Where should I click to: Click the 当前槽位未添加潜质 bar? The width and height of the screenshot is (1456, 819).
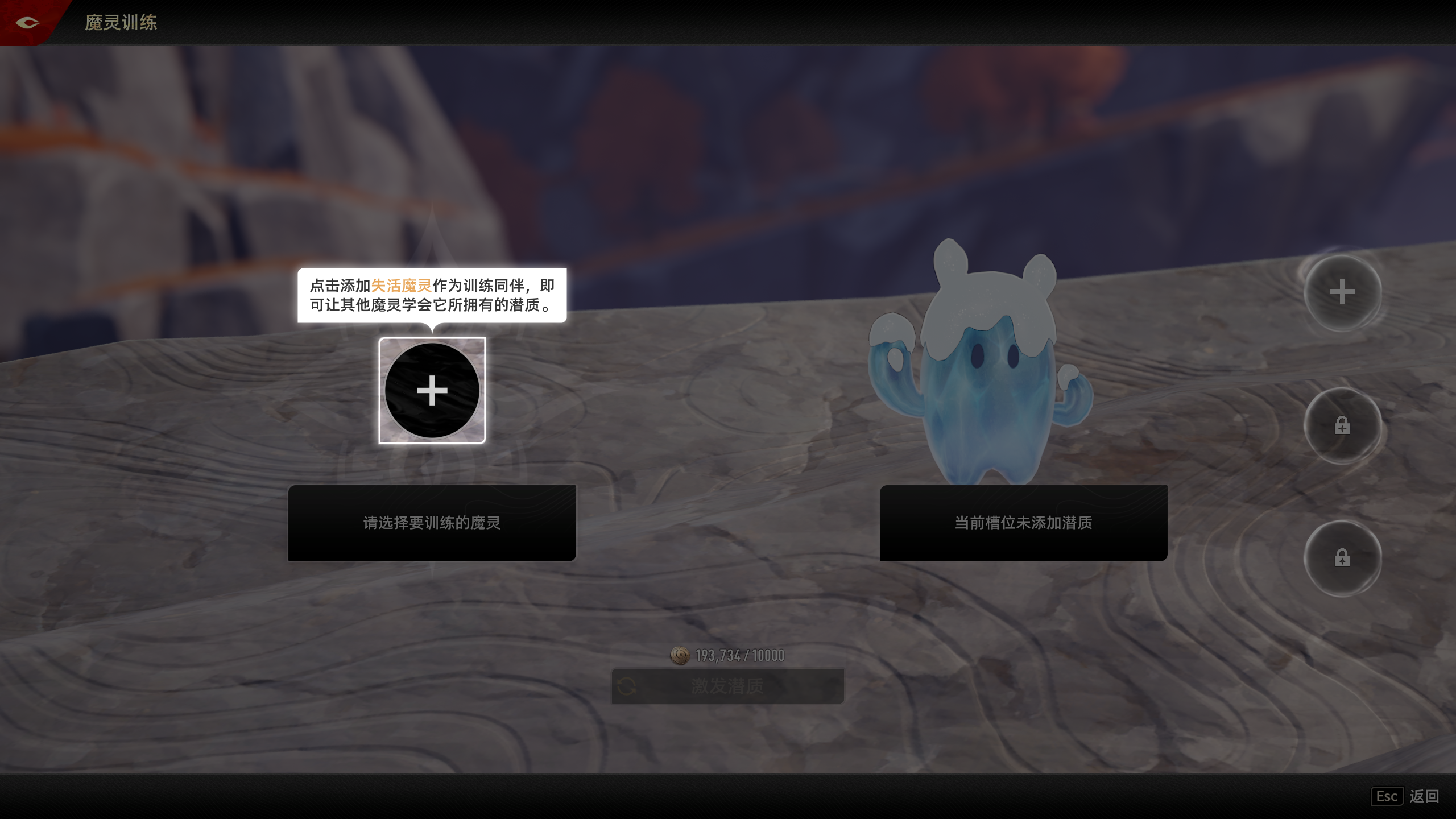[1023, 524]
